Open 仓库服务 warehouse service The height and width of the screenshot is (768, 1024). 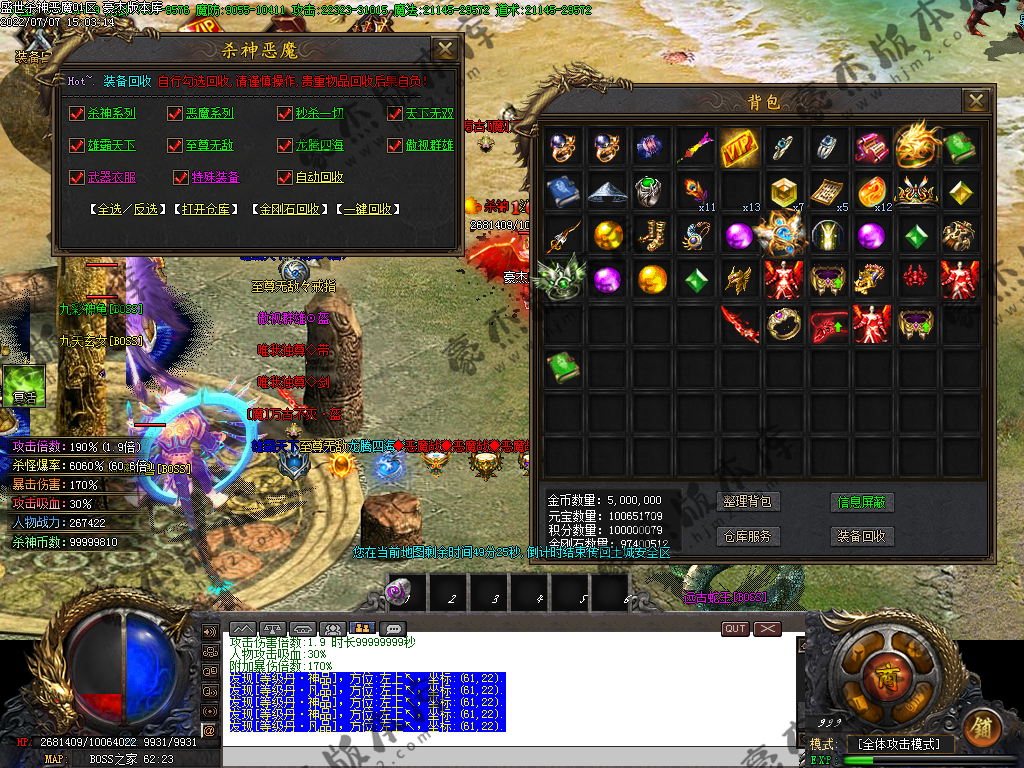click(748, 536)
